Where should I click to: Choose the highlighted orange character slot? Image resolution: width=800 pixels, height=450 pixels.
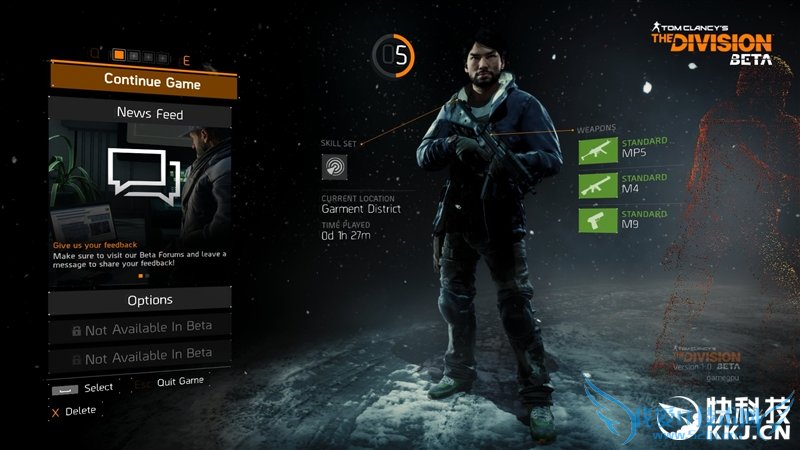coord(119,56)
